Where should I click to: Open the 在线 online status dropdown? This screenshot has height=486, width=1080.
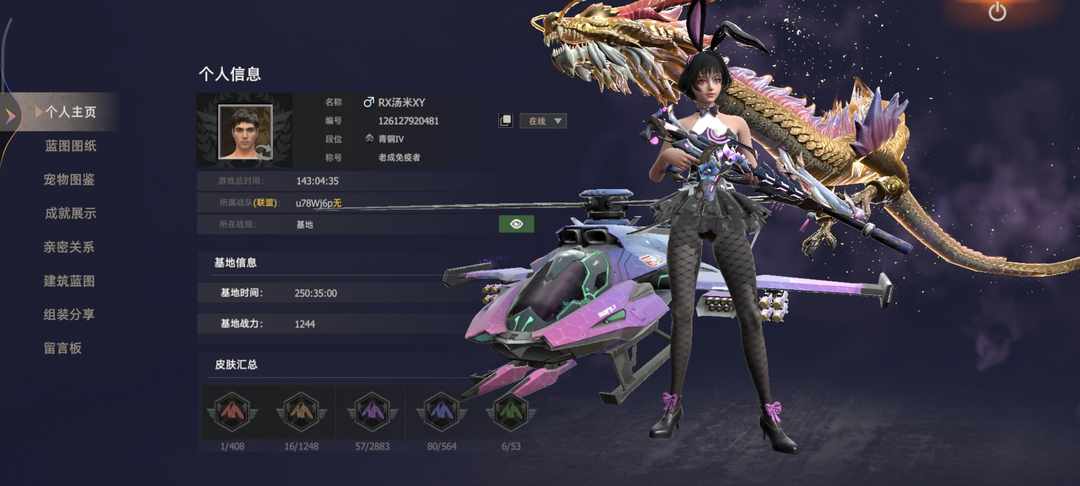[545, 121]
